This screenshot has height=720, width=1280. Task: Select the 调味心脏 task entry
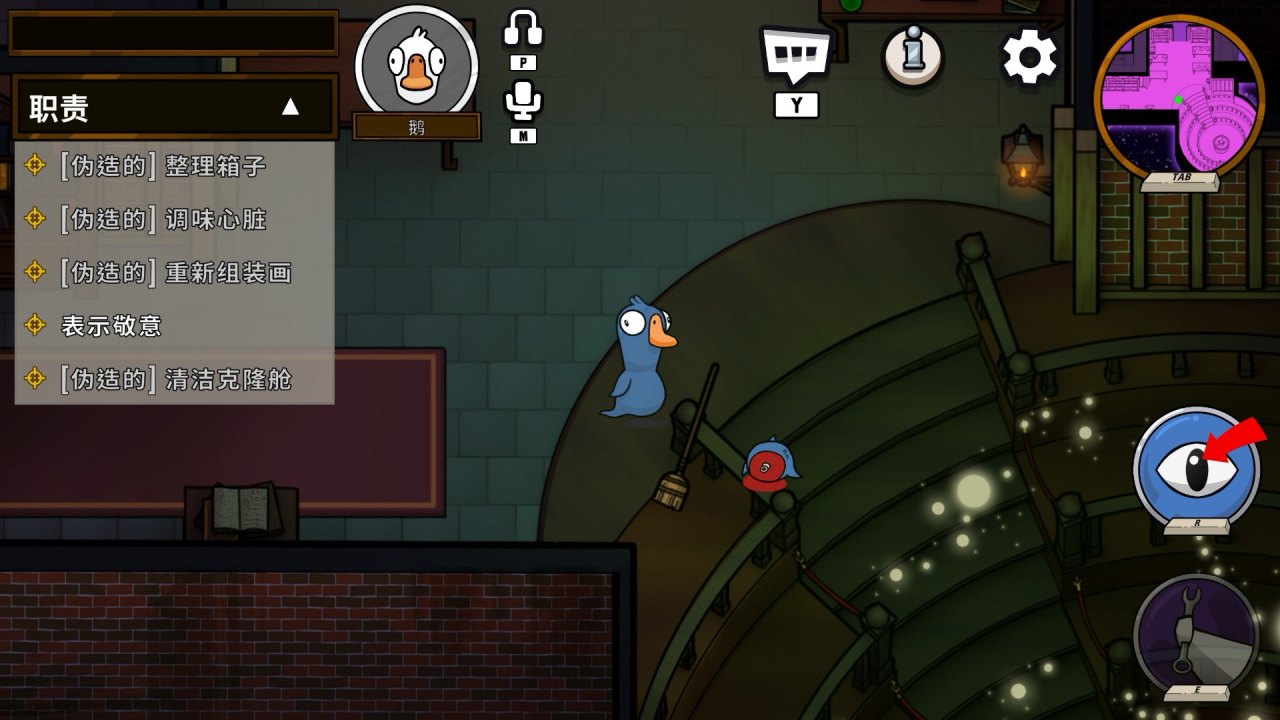tap(163, 218)
